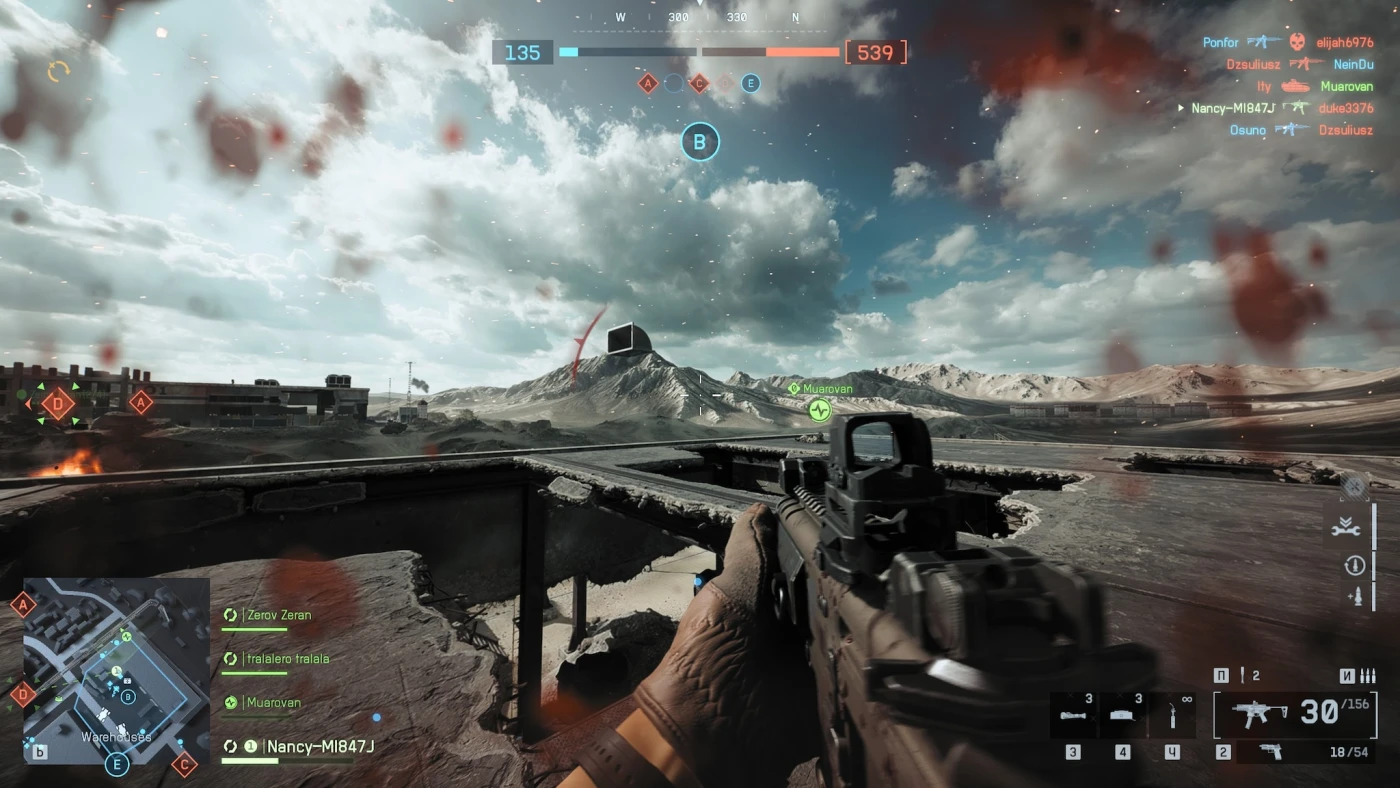Click the objective C marker beside the minimap
Viewport: 1400px width, 788px height.
click(184, 765)
